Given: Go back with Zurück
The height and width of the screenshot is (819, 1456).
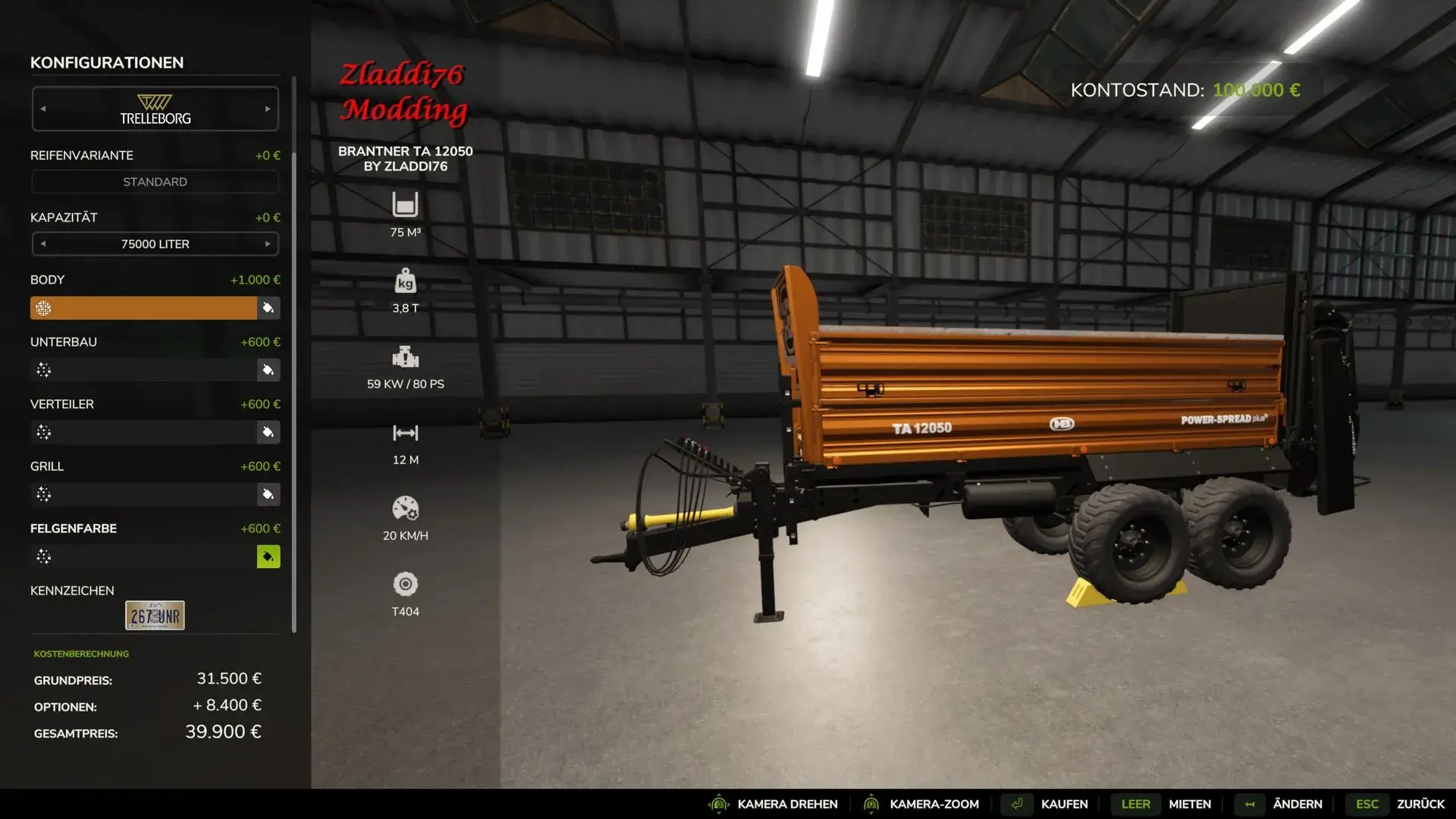Looking at the screenshot, I should coord(1420,804).
